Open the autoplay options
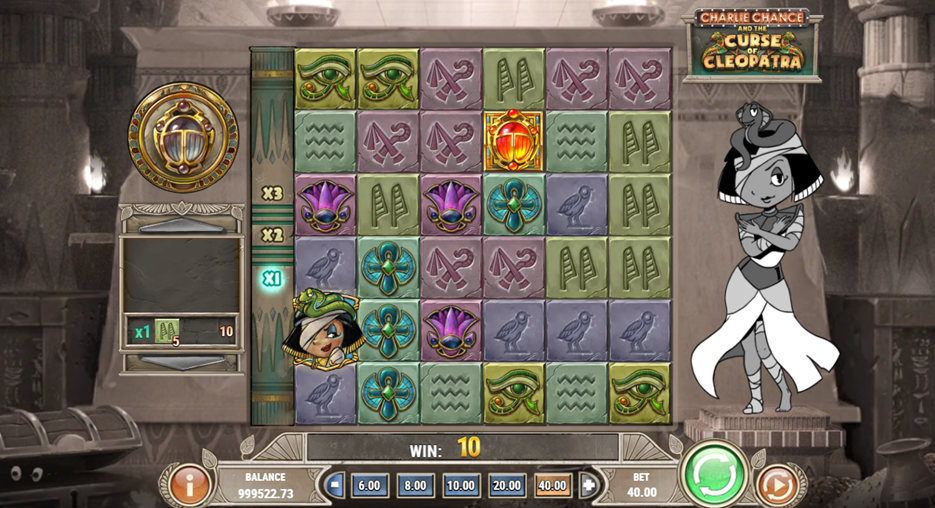 coord(776,486)
